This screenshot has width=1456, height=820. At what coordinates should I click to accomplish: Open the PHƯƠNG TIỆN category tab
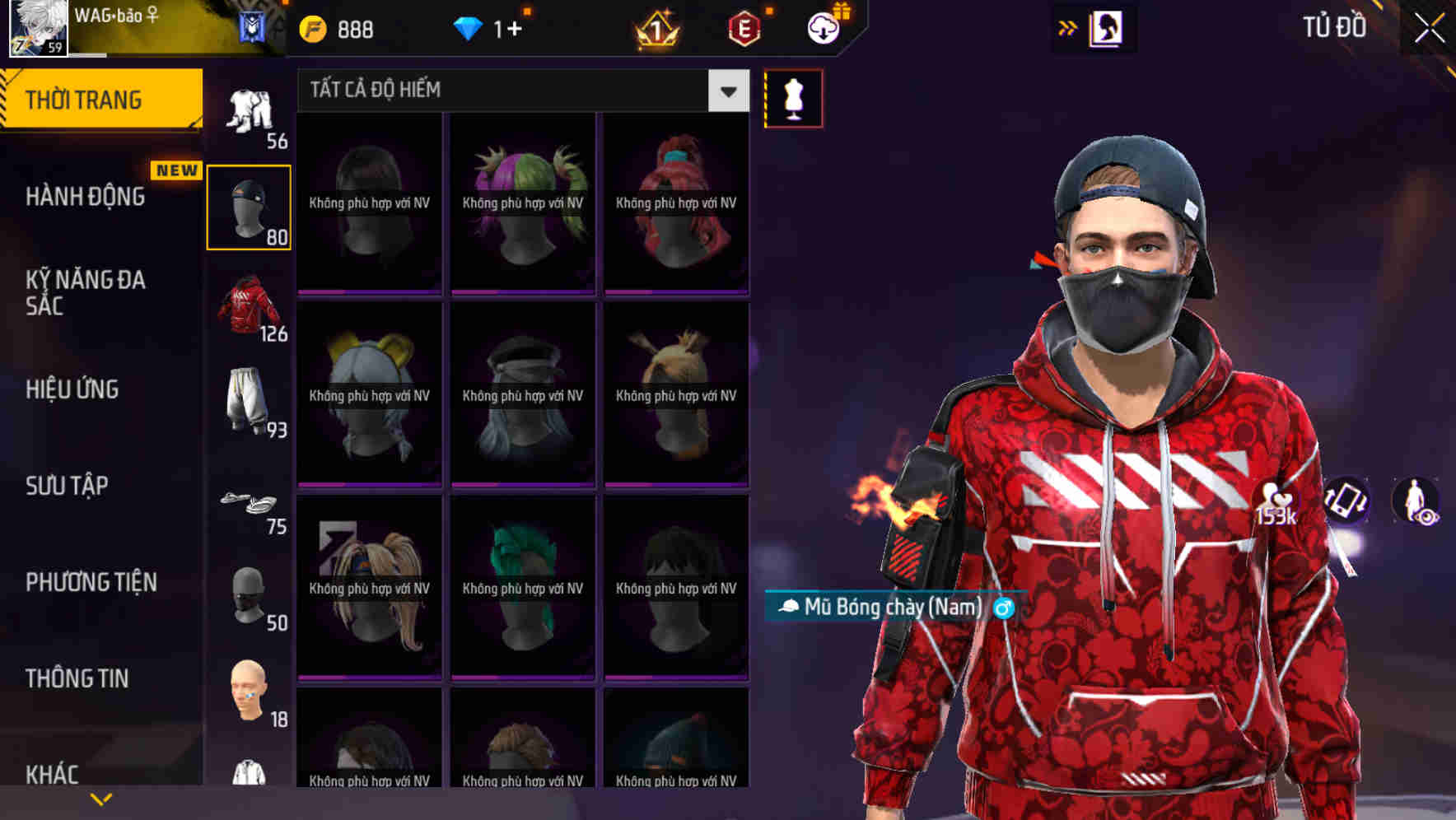(91, 582)
